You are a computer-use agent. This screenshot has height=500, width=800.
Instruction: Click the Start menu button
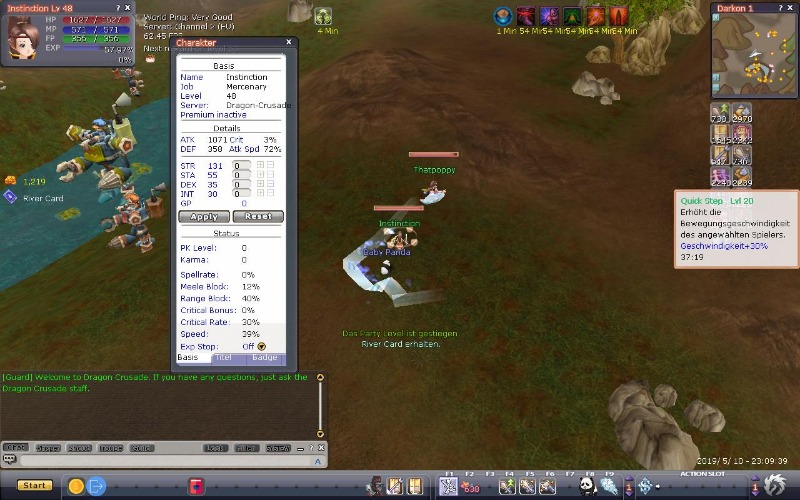tap(33, 485)
